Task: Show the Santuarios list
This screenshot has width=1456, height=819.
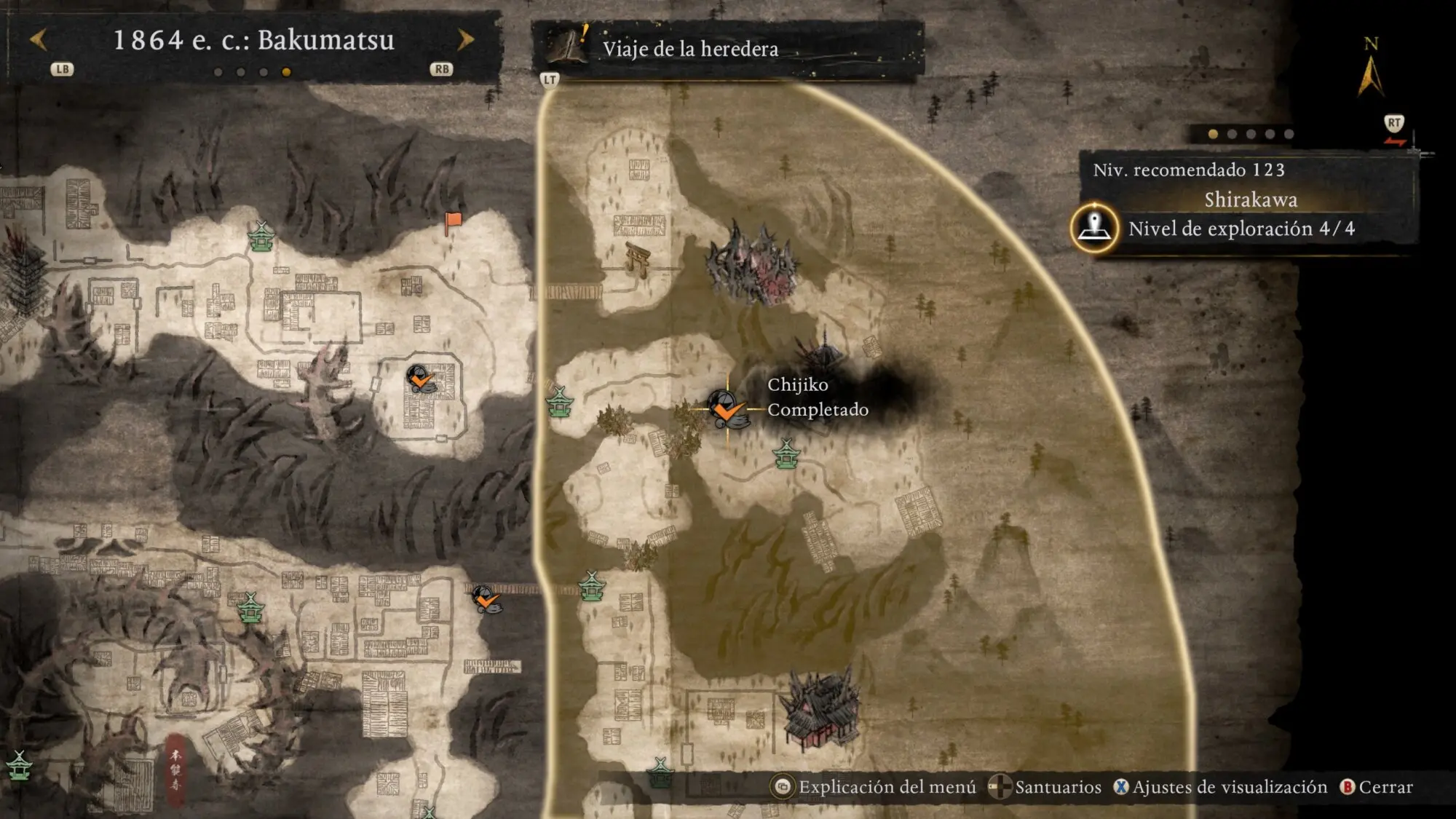Action: 1046,787
